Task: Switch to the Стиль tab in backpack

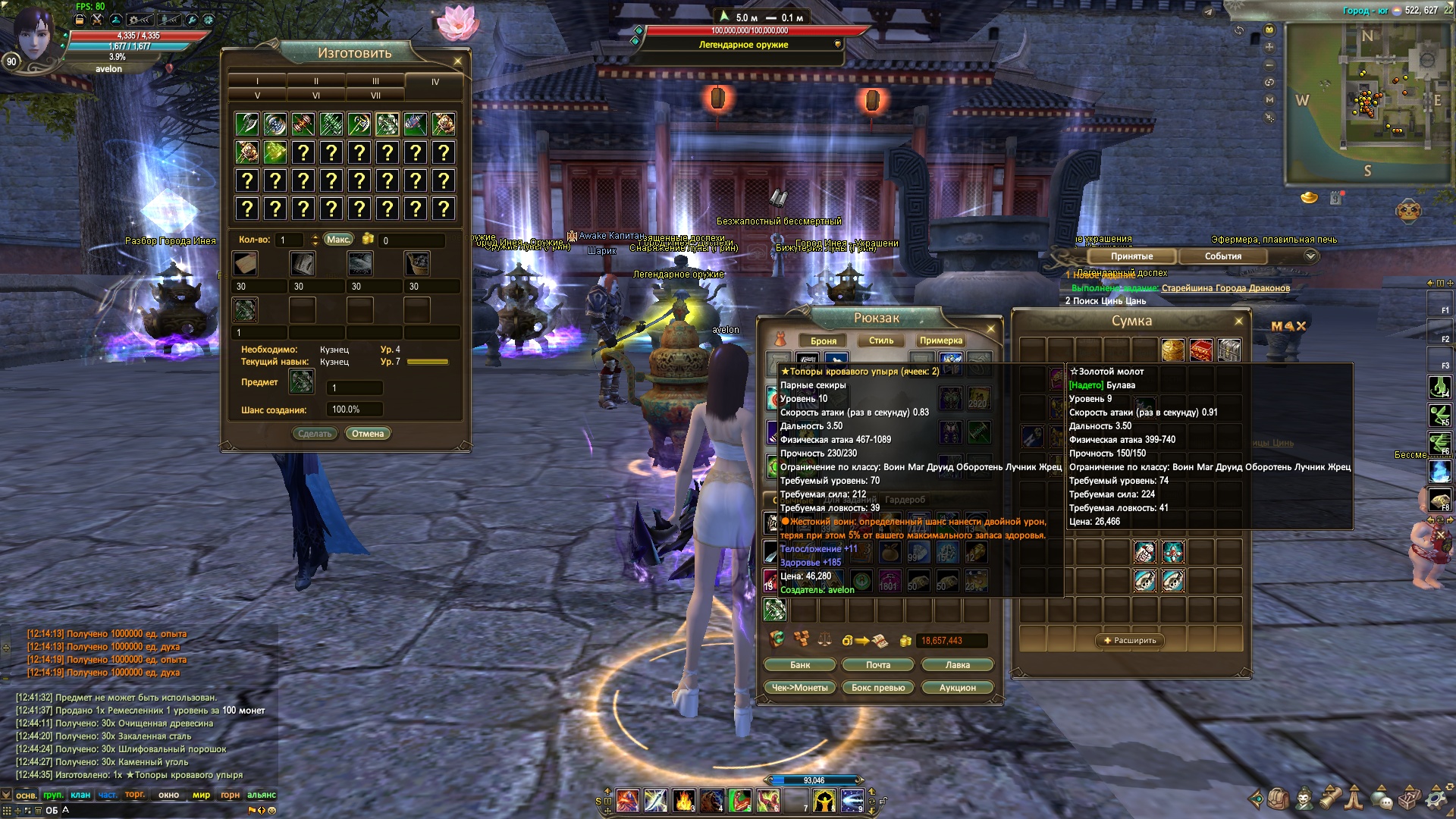Action: pos(881,340)
